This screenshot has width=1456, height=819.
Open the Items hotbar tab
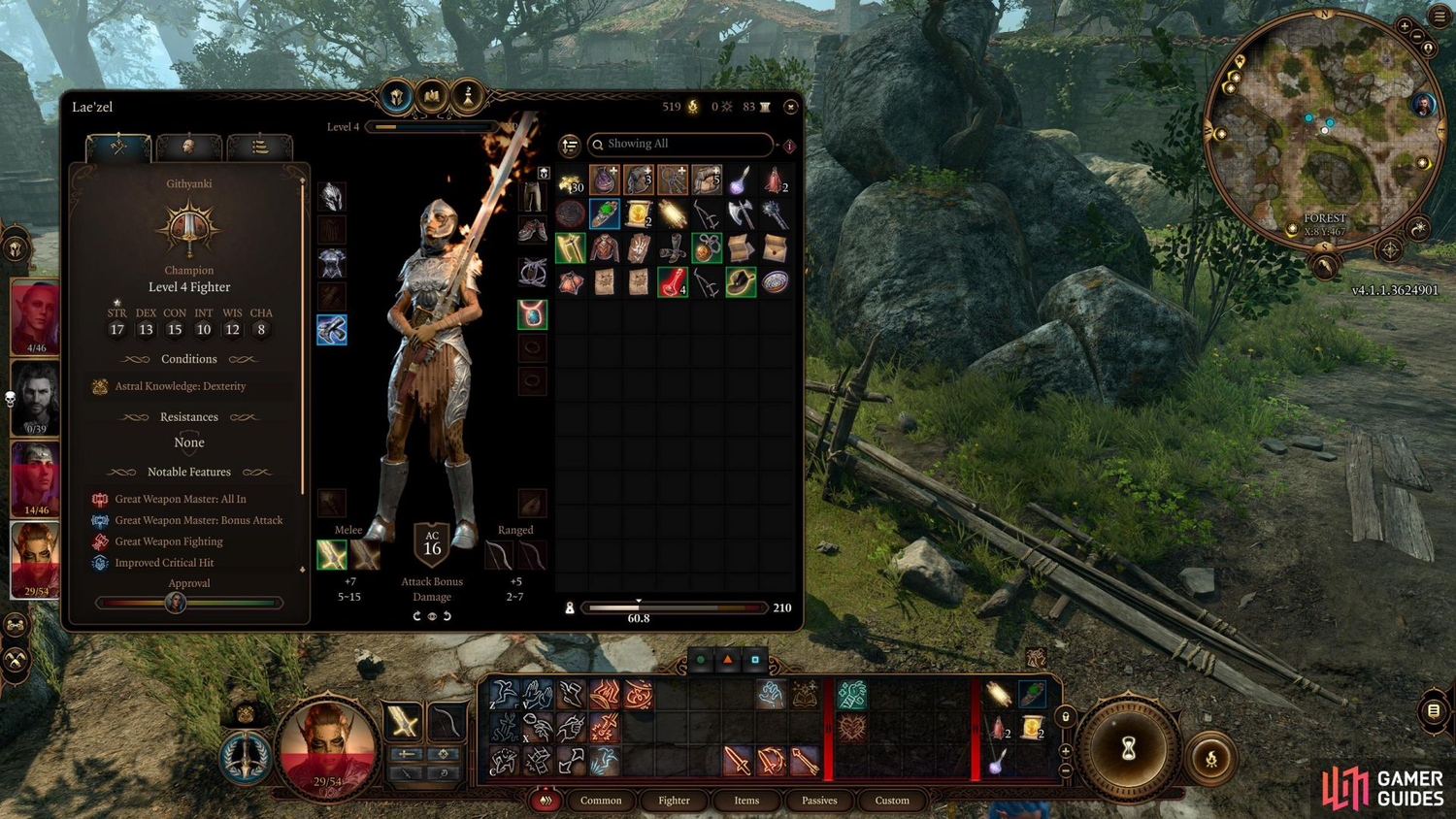coord(746,801)
